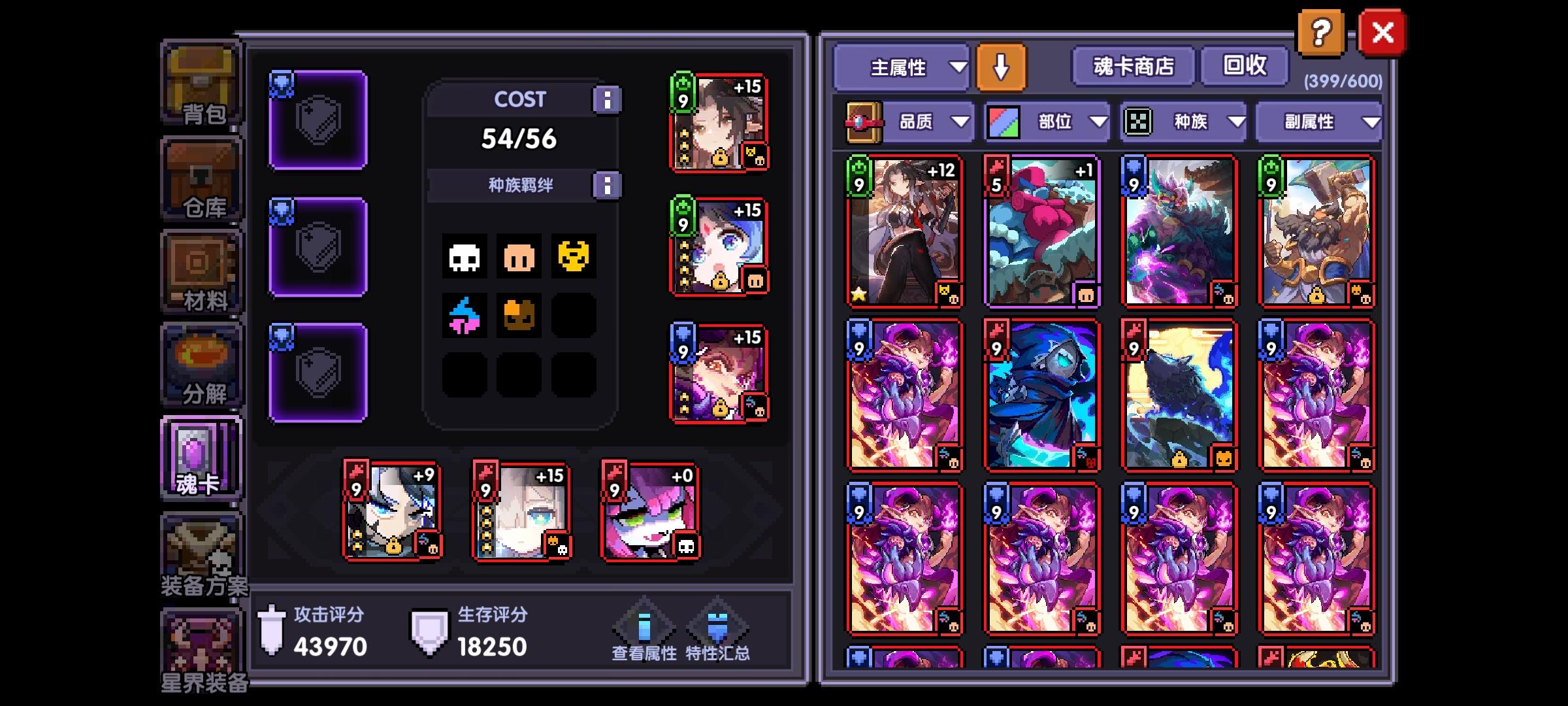1568x706 pixels.
Task: Select the yellow beast race bond icon
Action: click(x=574, y=257)
